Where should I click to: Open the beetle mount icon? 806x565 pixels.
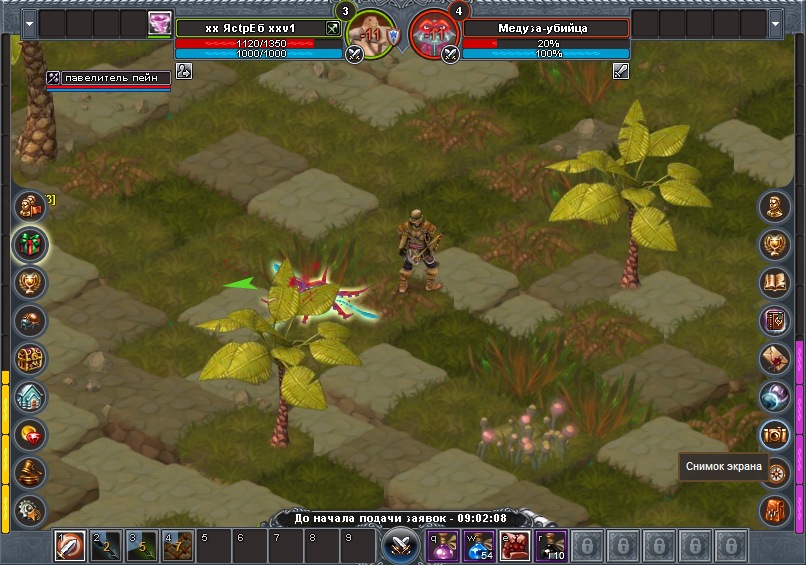coord(30,320)
